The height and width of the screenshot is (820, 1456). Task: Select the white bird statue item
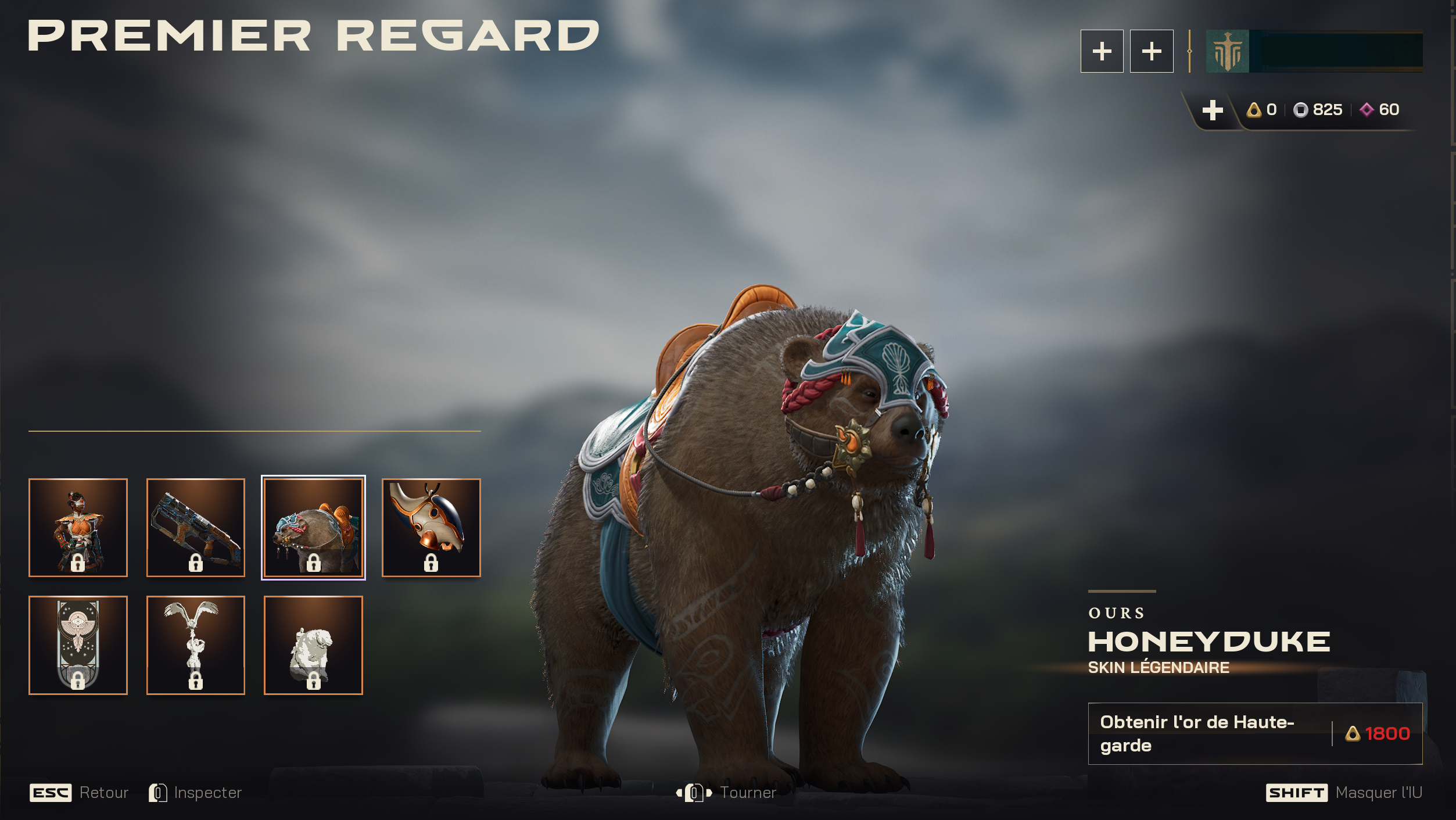(x=195, y=644)
